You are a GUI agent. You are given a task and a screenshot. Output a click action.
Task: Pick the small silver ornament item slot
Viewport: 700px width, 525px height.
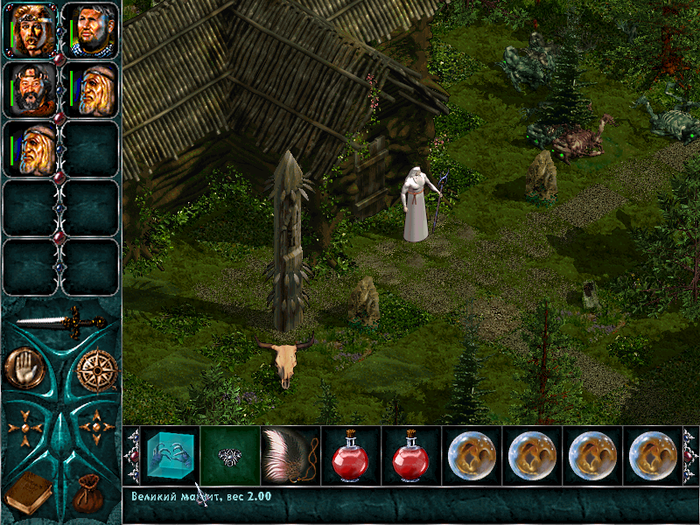click(230, 457)
